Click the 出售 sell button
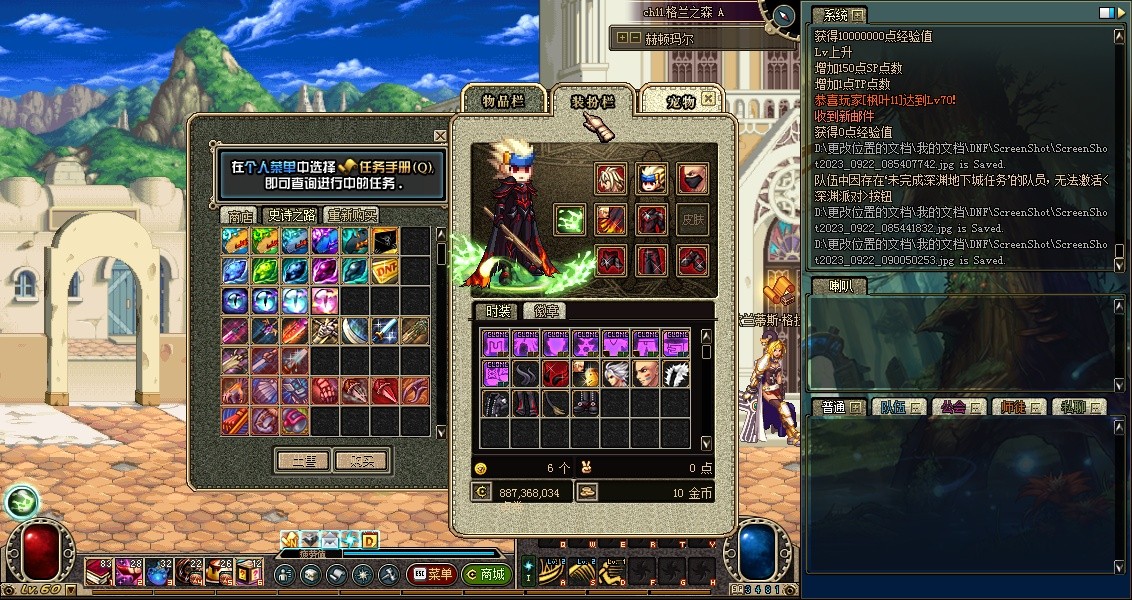1132x600 pixels. [303, 461]
